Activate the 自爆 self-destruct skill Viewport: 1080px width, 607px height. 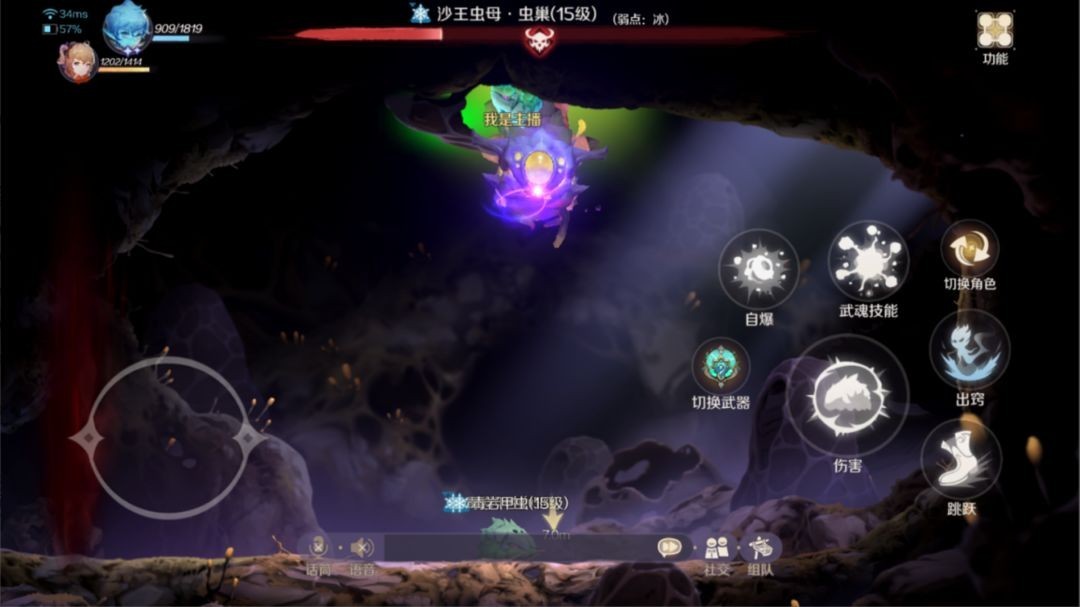pos(758,268)
